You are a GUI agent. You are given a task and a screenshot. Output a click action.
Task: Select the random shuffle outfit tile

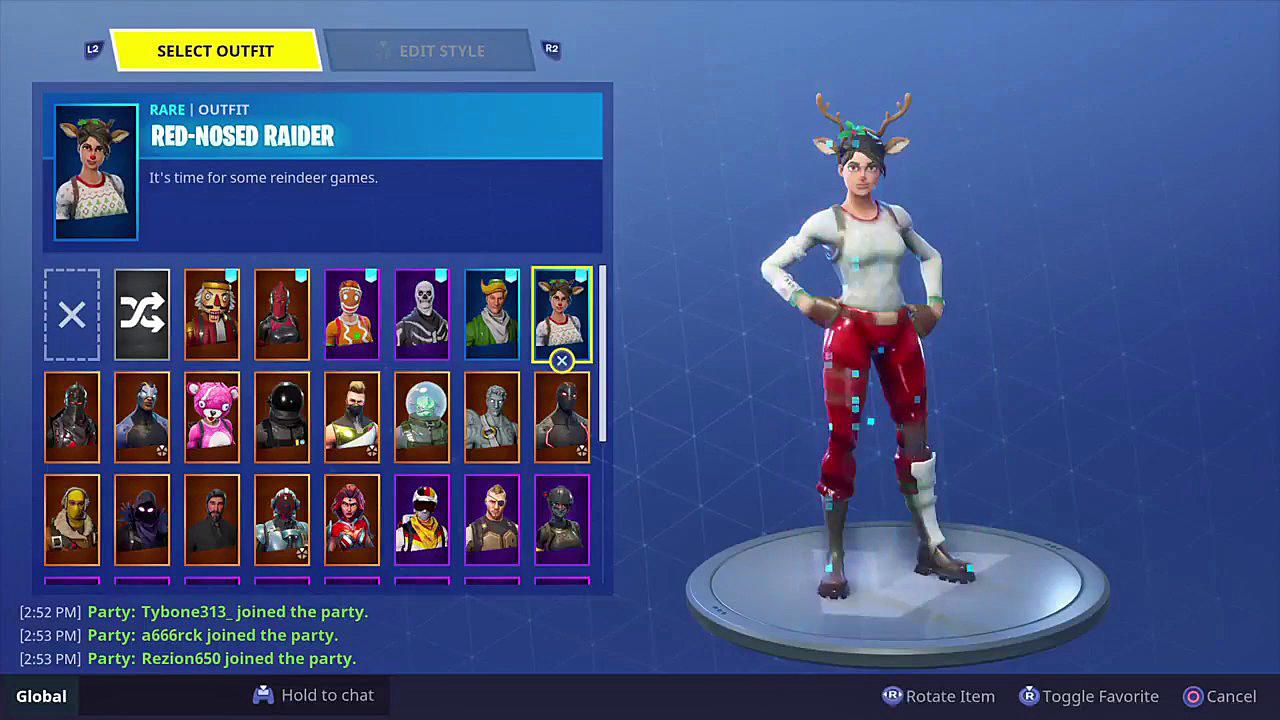pos(142,315)
